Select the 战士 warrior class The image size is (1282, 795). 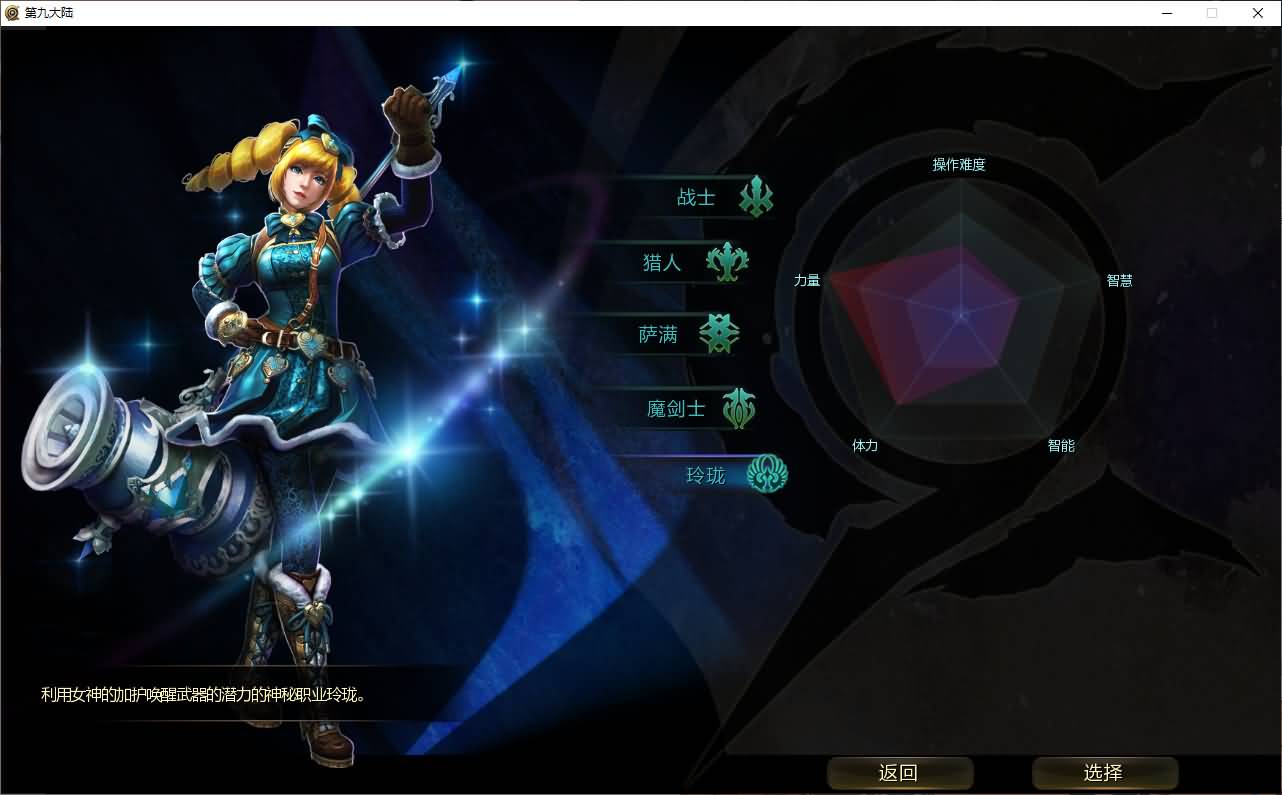click(x=697, y=198)
